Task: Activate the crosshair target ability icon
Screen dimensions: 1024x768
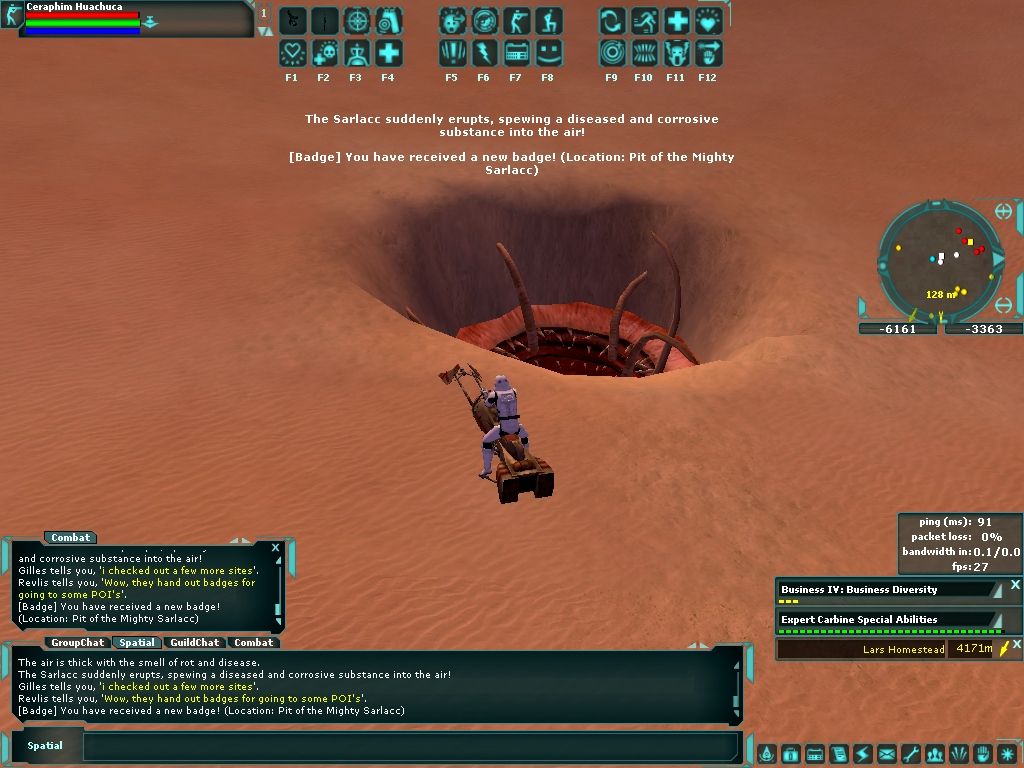Action: (x=357, y=21)
